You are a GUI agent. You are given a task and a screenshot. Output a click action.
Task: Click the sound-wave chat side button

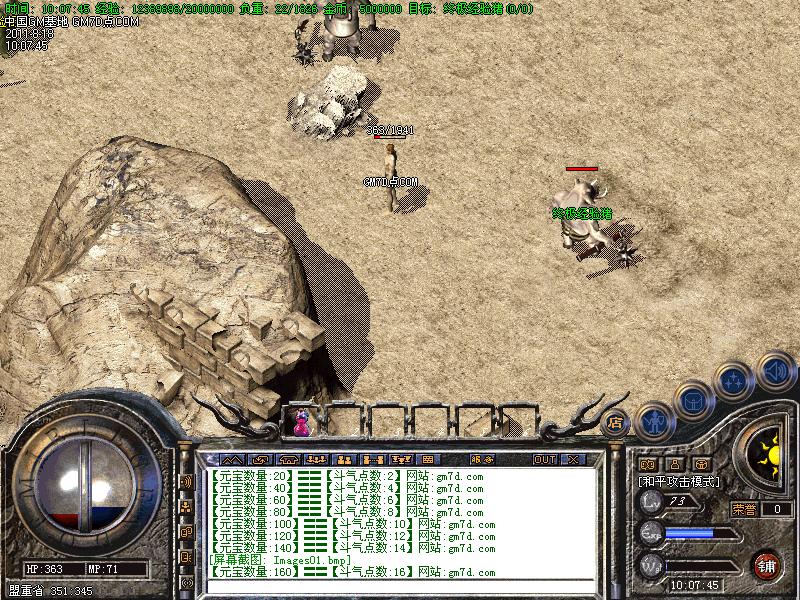click(186, 482)
